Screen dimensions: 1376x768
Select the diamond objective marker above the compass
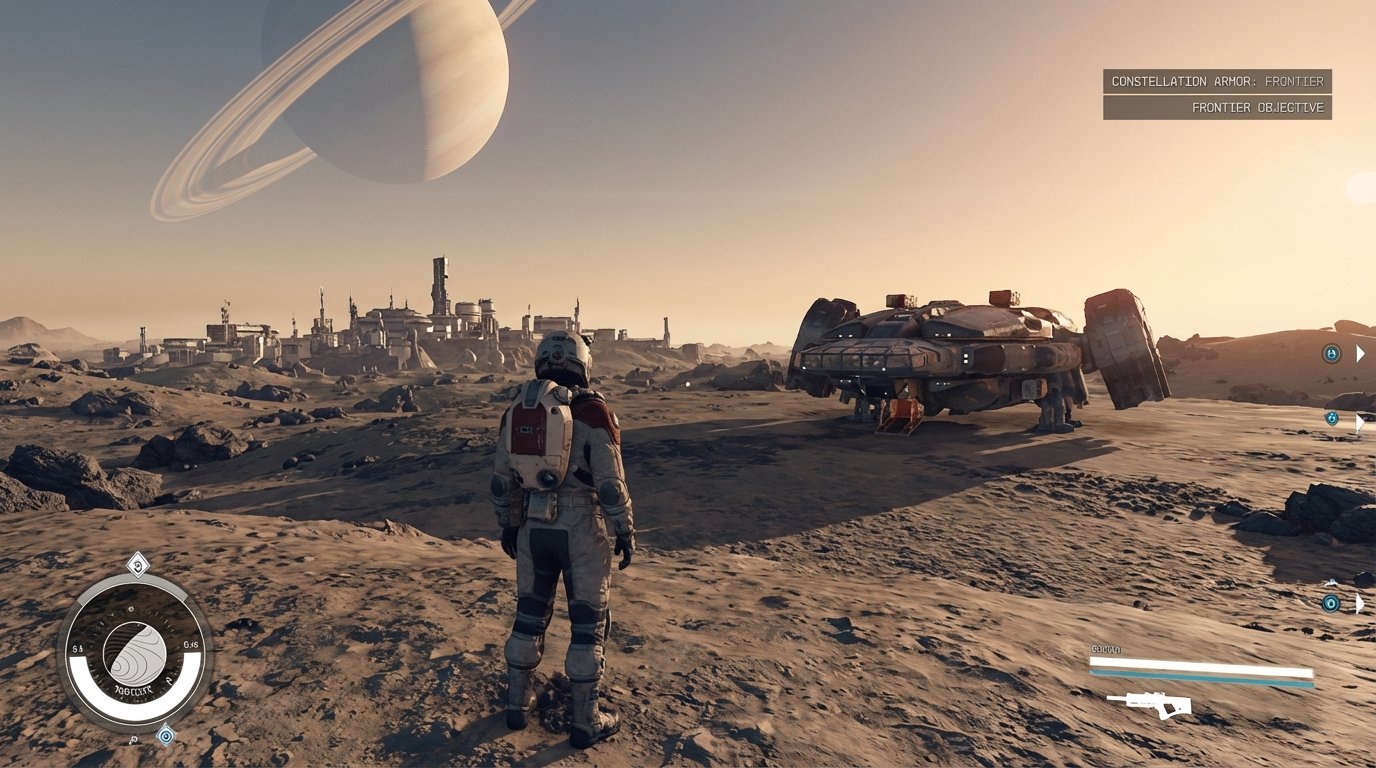tap(138, 565)
